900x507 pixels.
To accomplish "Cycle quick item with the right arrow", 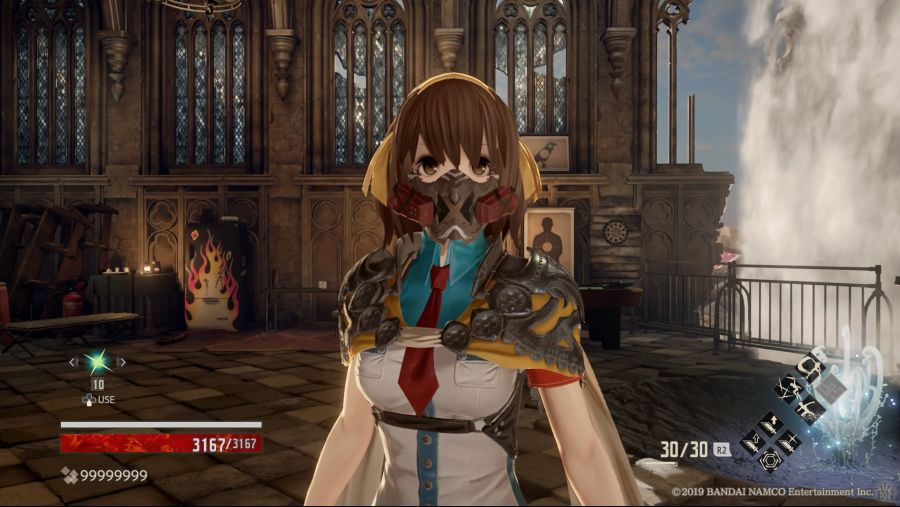I will [x=122, y=361].
